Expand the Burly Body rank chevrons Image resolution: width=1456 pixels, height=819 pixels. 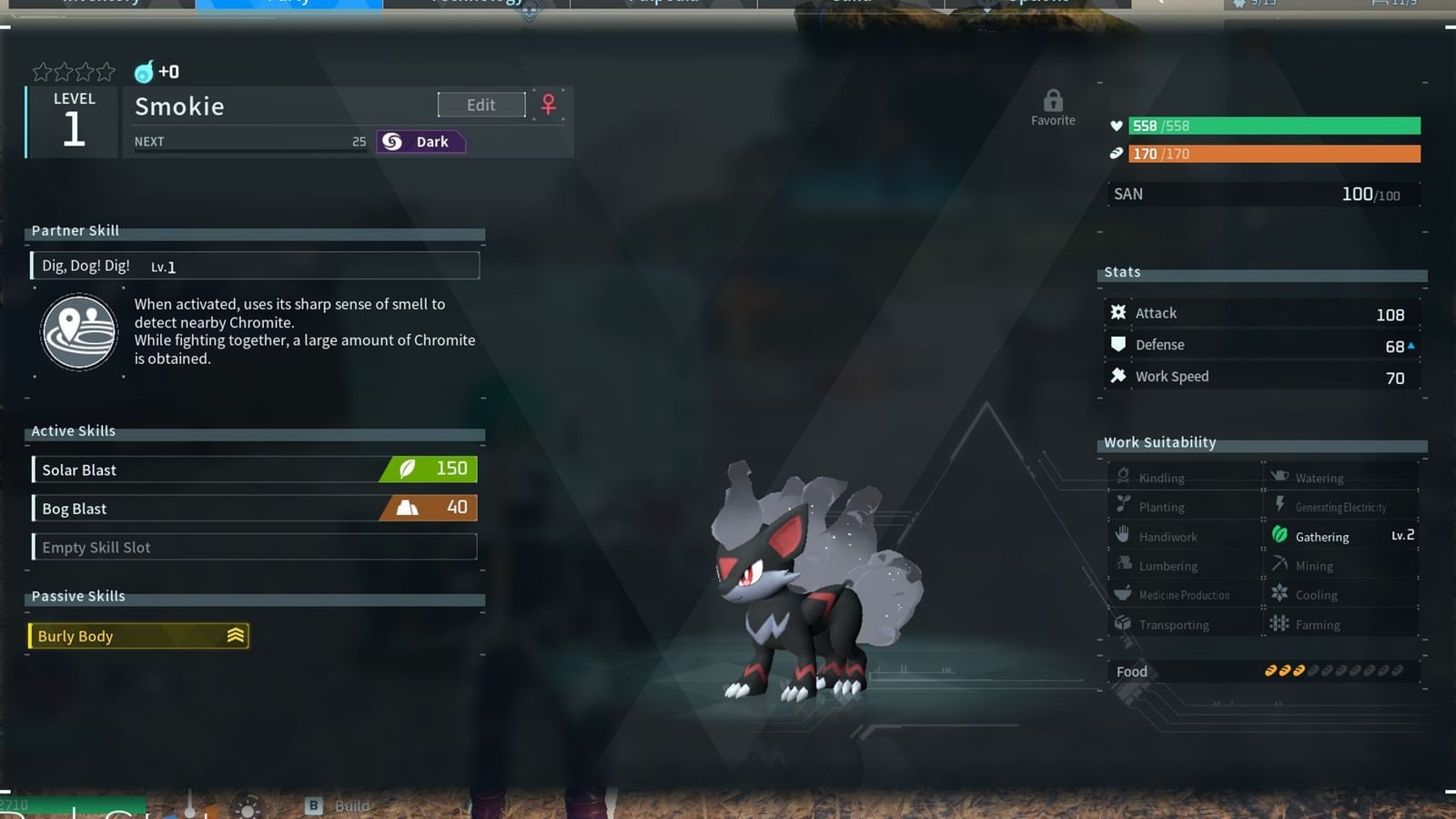pos(235,635)
